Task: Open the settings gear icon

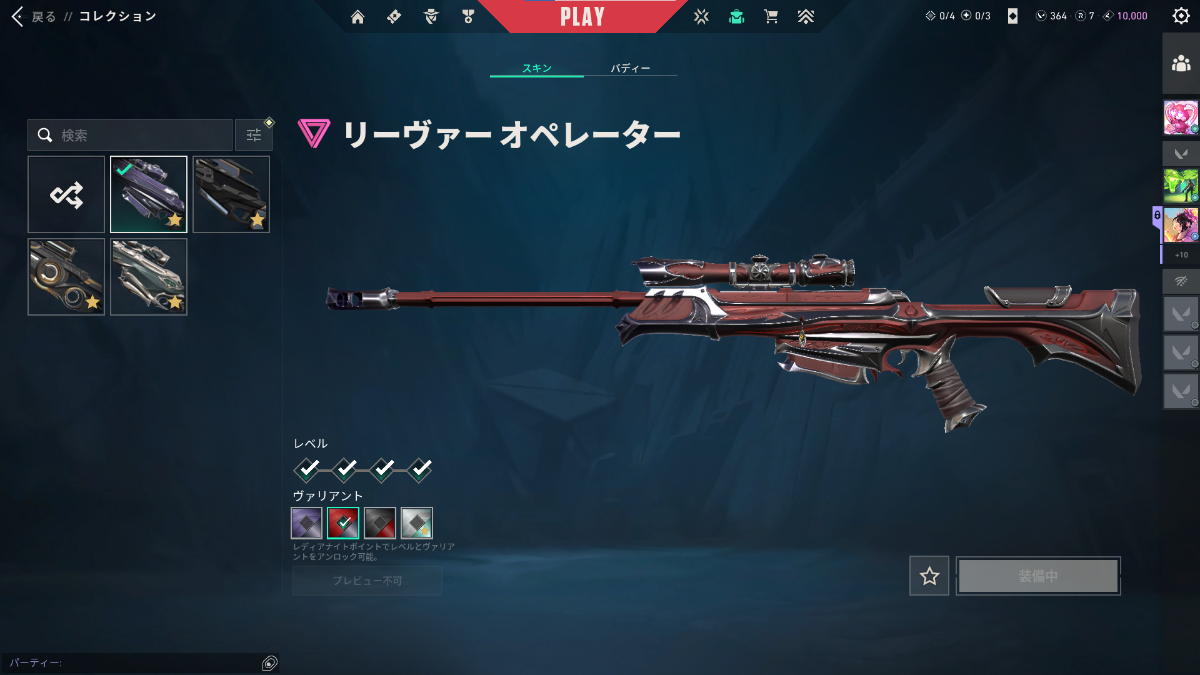Action: pyautogui.click(x=1181, y=16)
